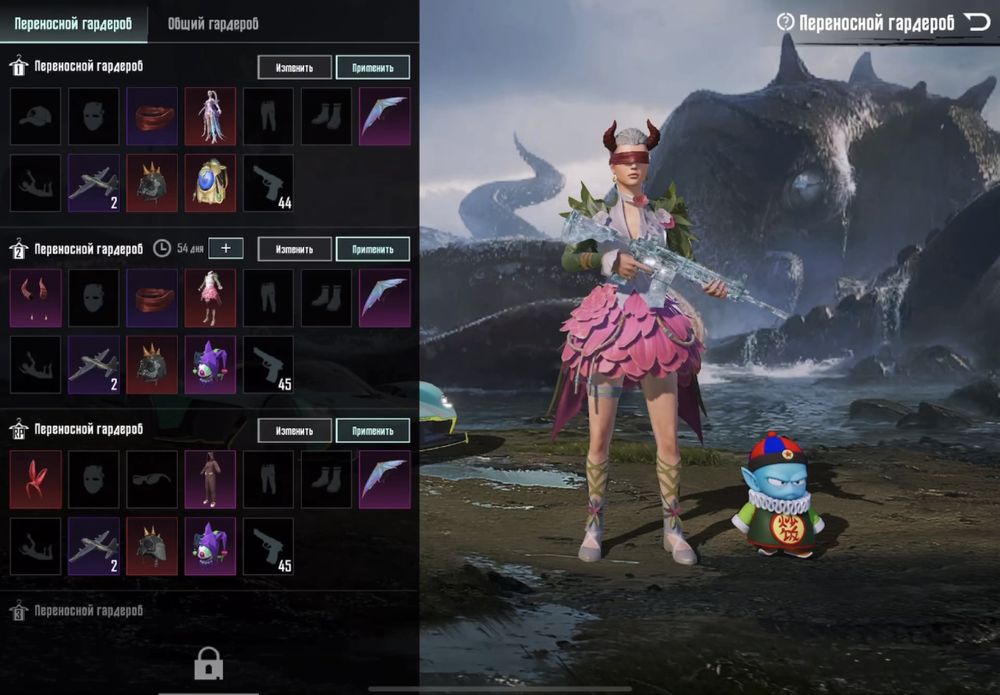
Task: Click the Изменить button beside the 54-day timer
Action: 295,249
